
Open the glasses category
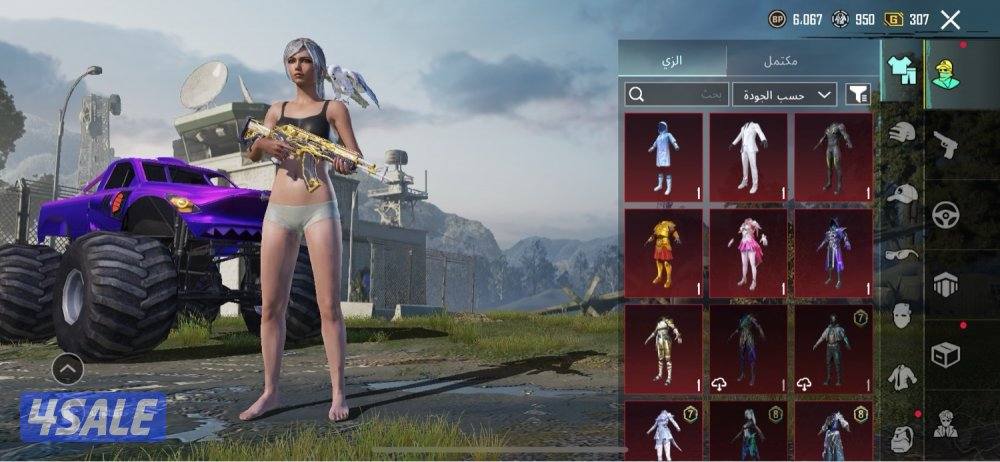click(x=902, y=254)
